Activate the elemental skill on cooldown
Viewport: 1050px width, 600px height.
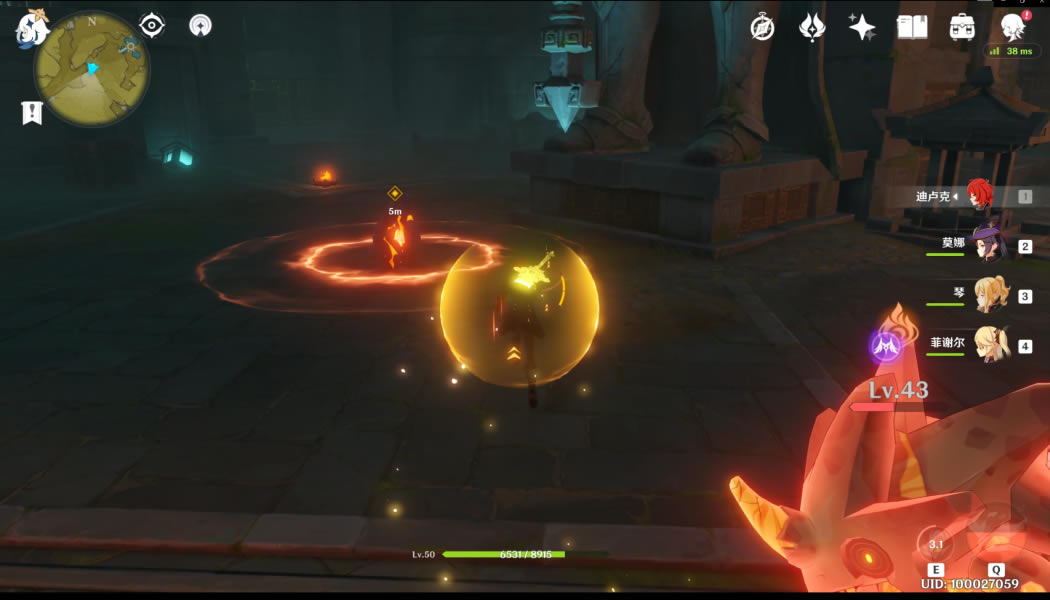(937, 543)
